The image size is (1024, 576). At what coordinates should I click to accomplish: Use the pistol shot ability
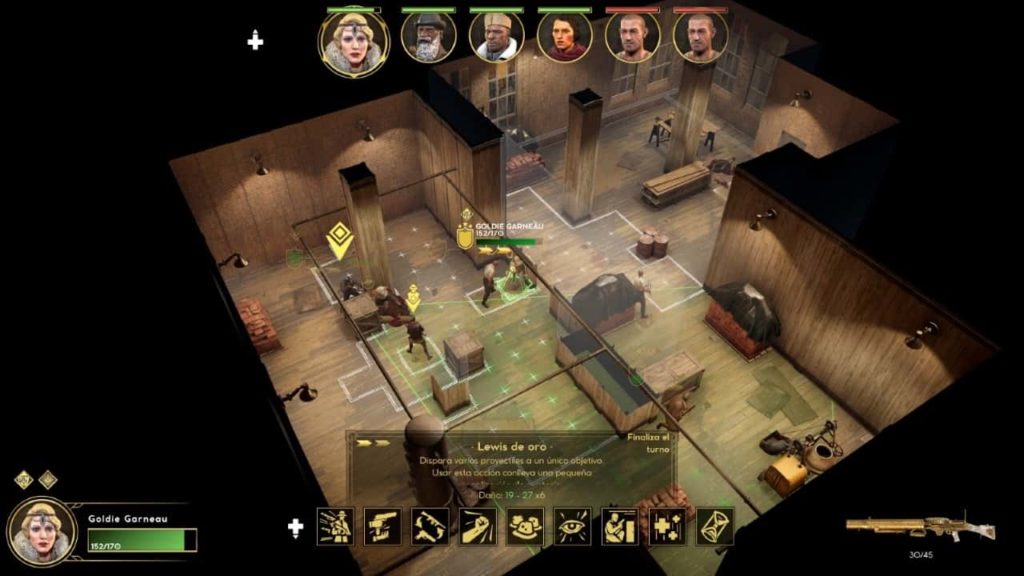(383, 526)
